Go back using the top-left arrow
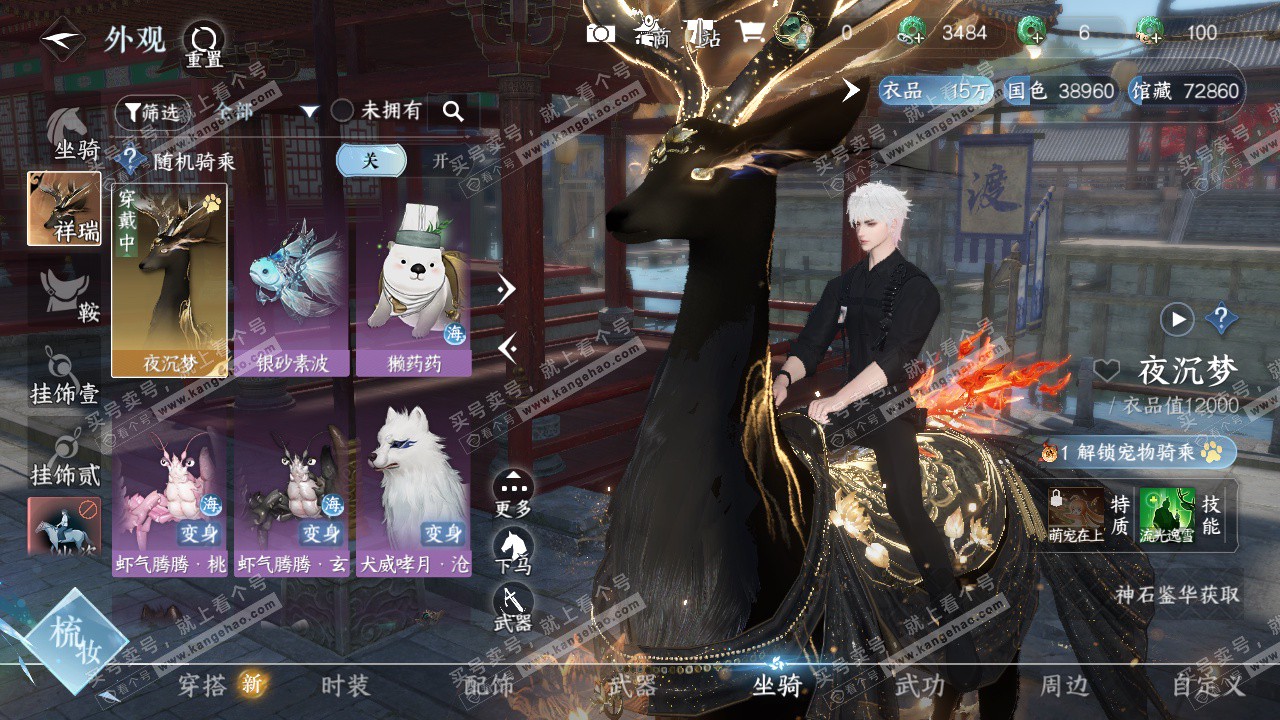The height and width of the screenshot is (720, 1280). click(x=60, y=41)
